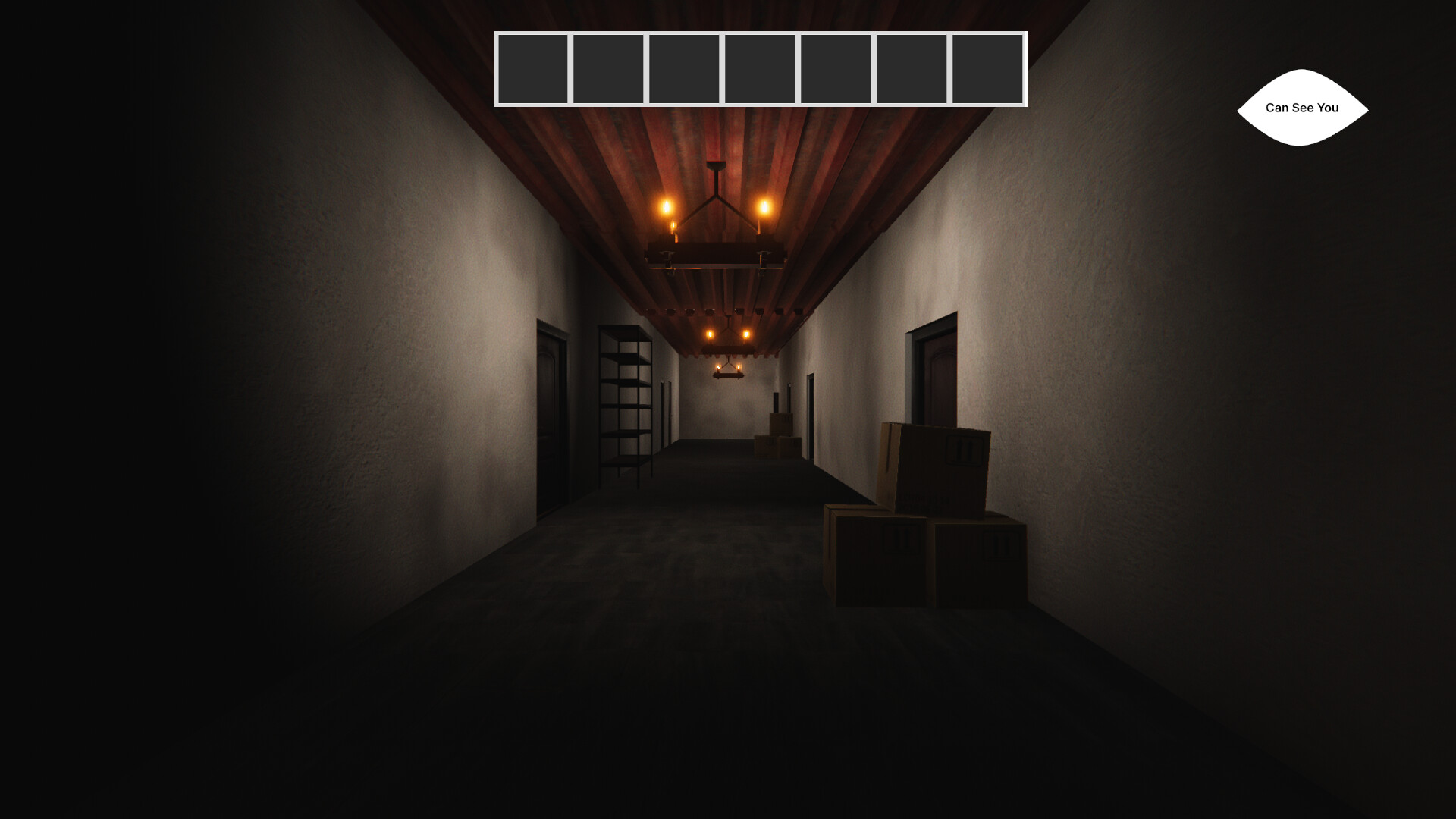
Task: Click the left candle flame
Action: tap(666, 205)
